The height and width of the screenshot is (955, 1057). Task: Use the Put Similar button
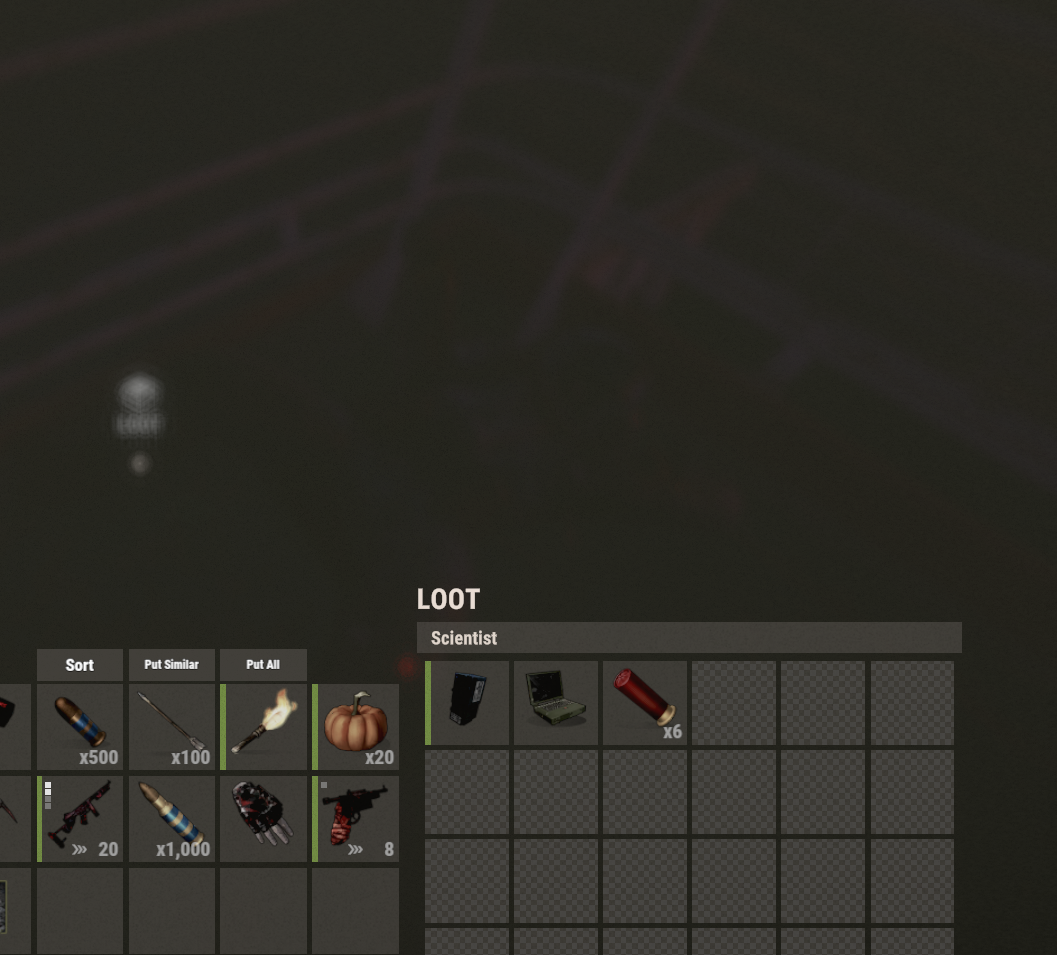[x=171, y=665]
